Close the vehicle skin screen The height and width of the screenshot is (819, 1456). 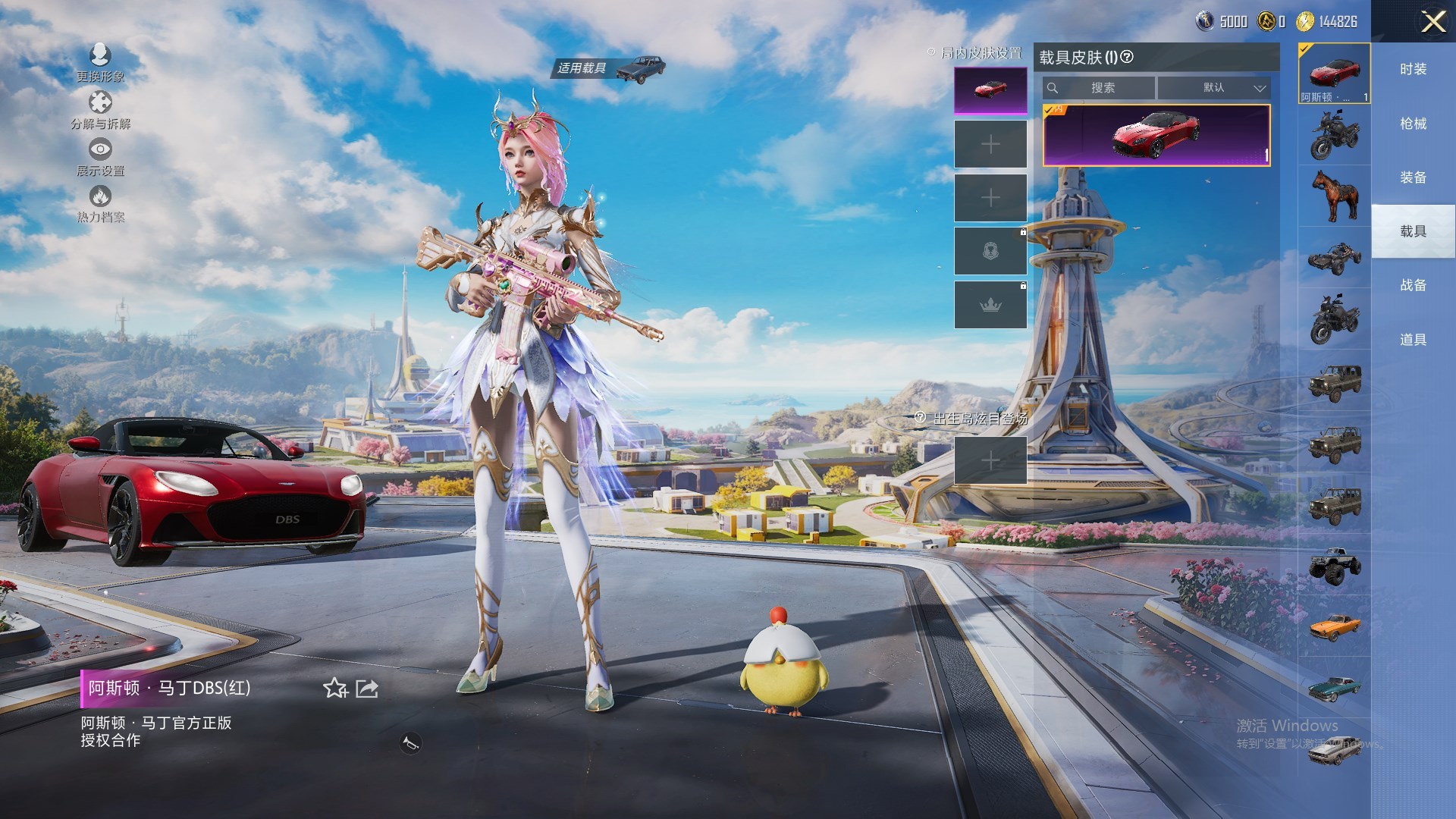coord(1432,21)
